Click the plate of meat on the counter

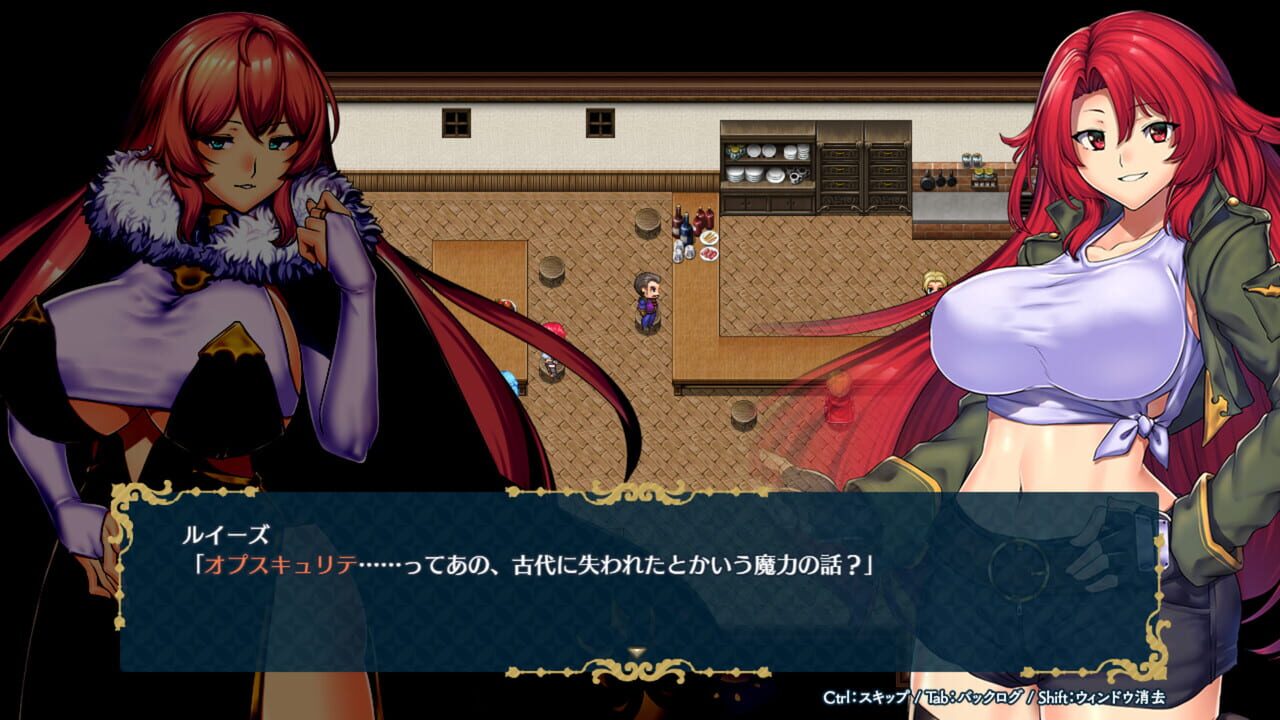(x=709, y=253)
